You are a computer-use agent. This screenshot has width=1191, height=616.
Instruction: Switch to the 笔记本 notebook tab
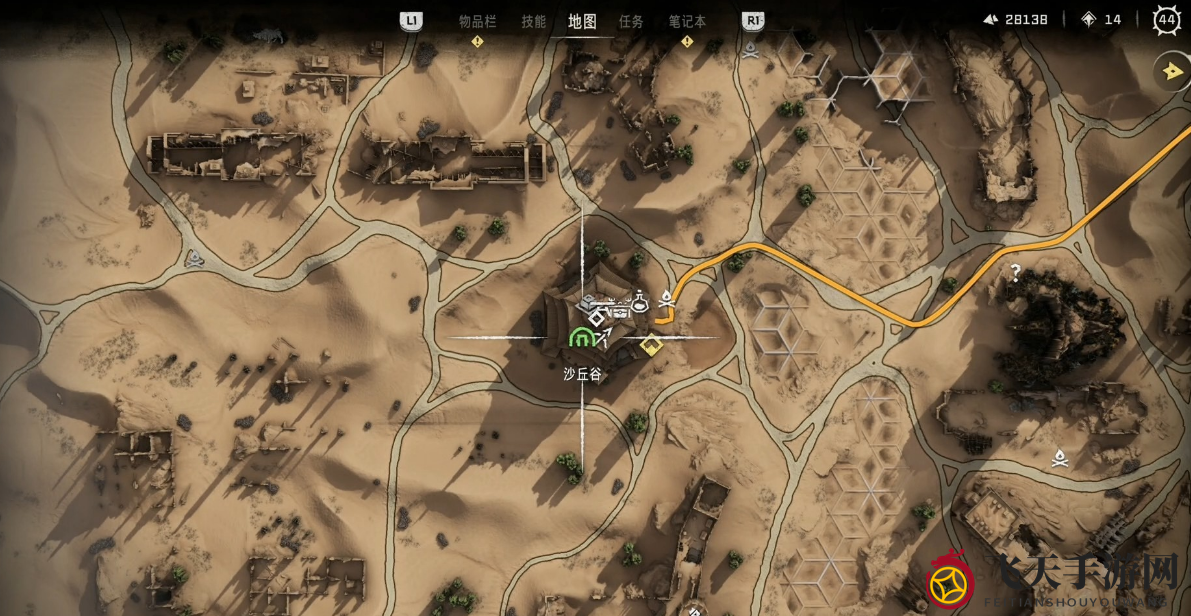(x=687, y=21)
